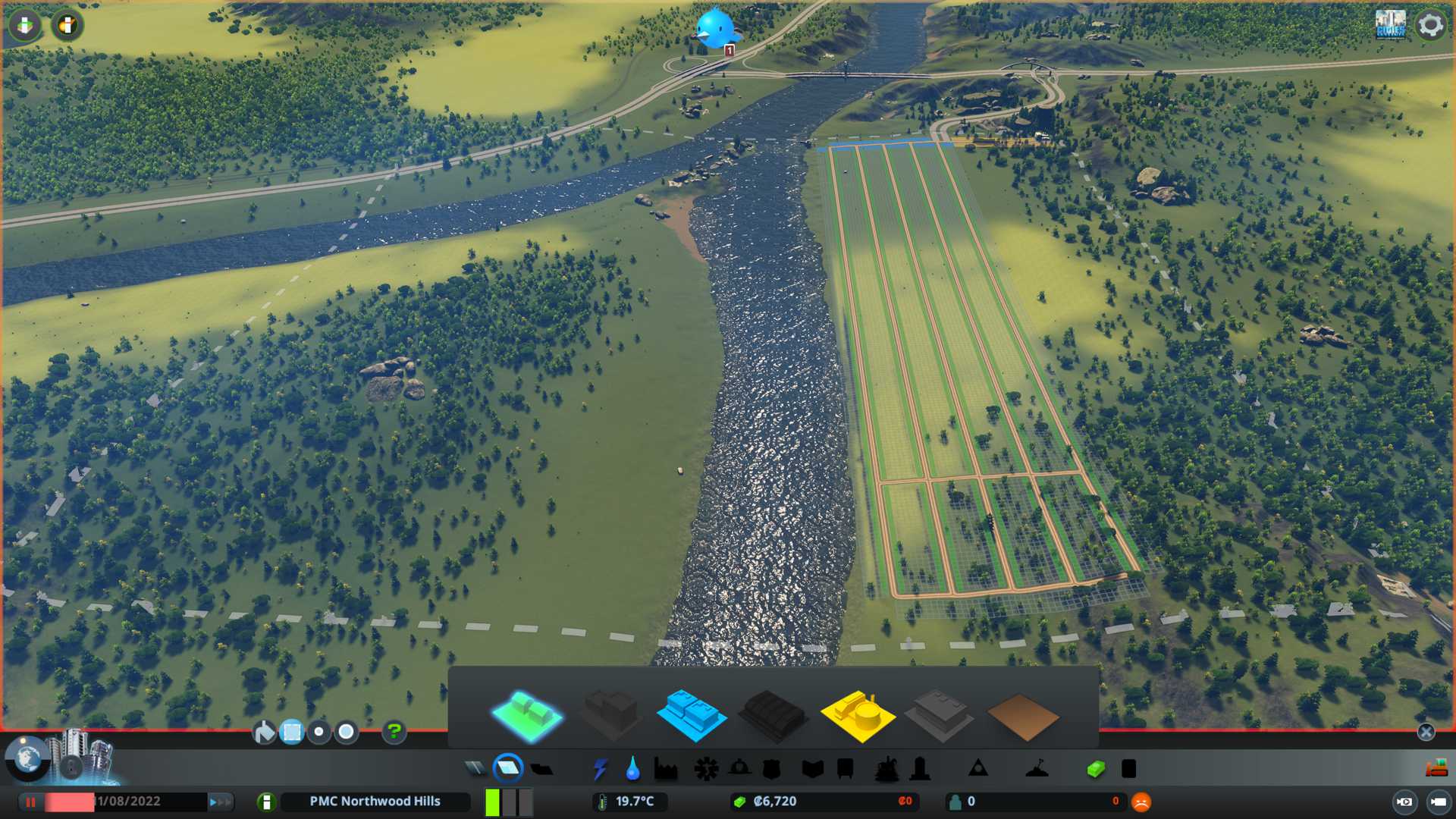Close the zoning tool panel
The image size is (1456, 819).
tap(1426, 732)
